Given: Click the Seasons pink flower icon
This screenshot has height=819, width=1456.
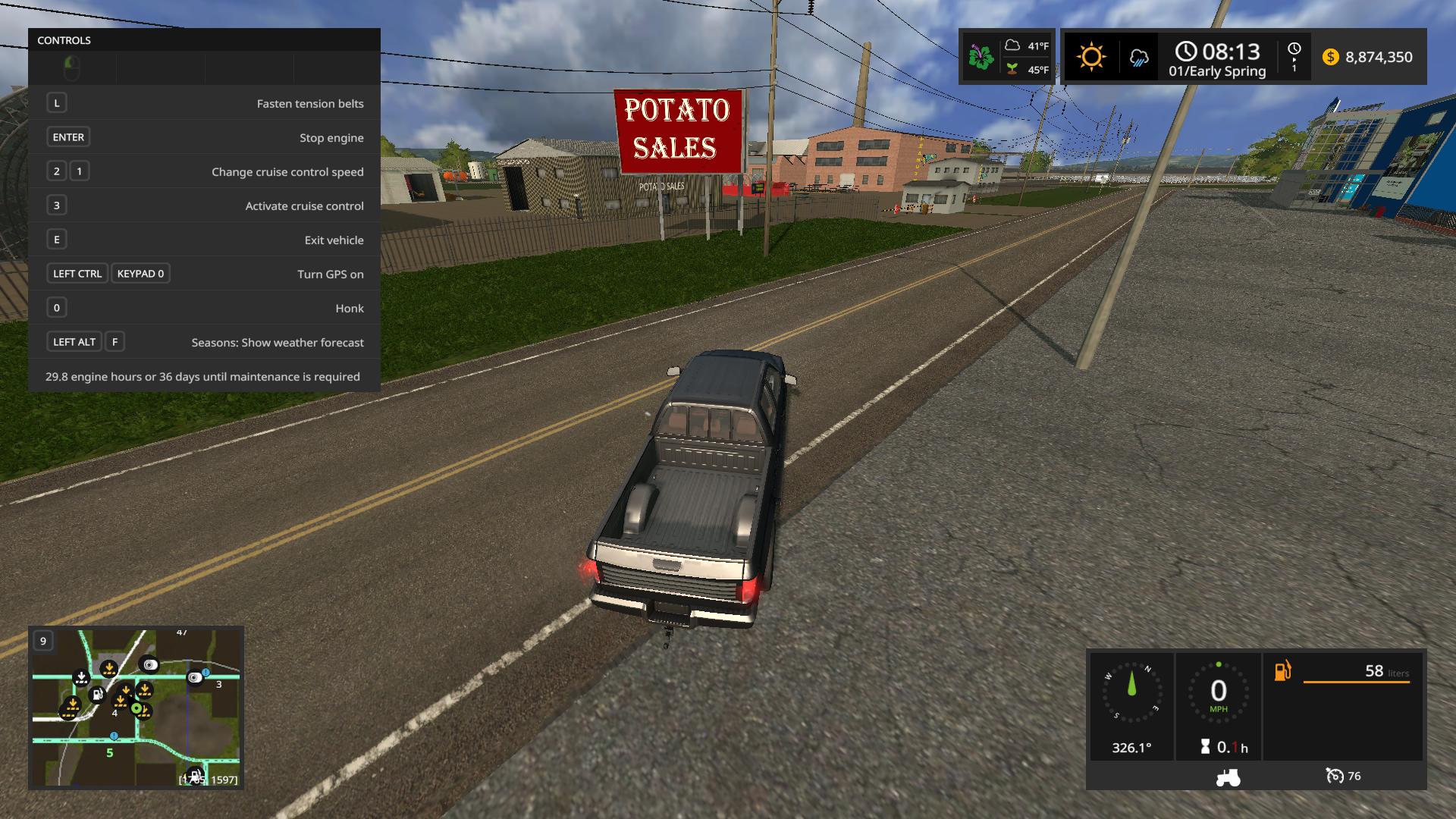Looking at the screenshot, I should pyautogui.click(x=981, y=57).
